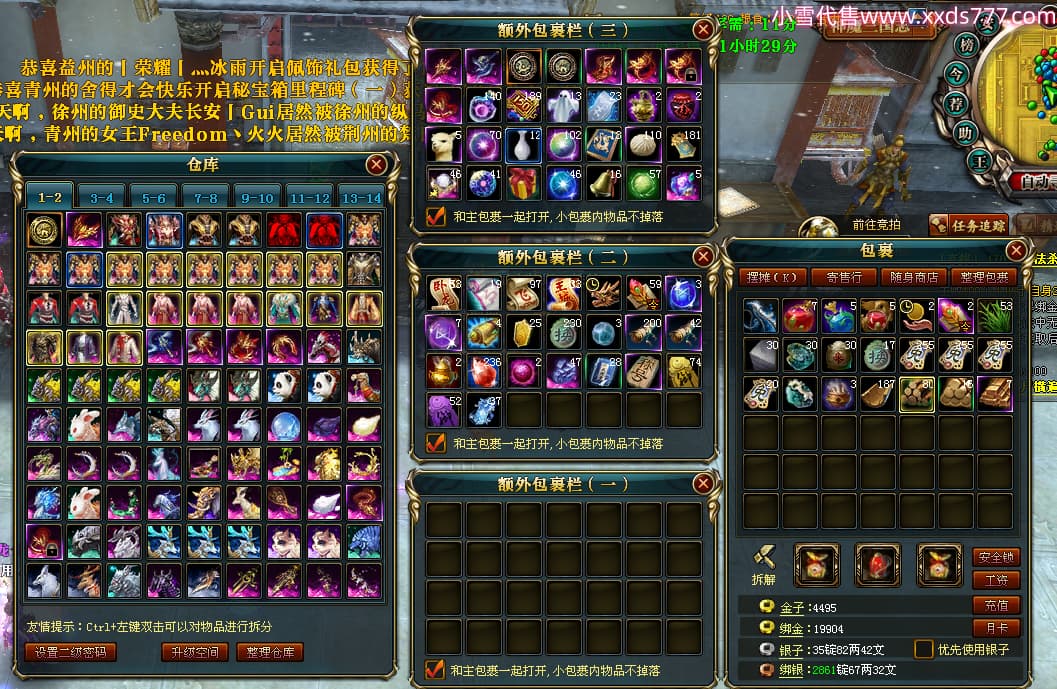
Task: Close 额外包裹栏(三) panel
Action: (x=704, y=30)
